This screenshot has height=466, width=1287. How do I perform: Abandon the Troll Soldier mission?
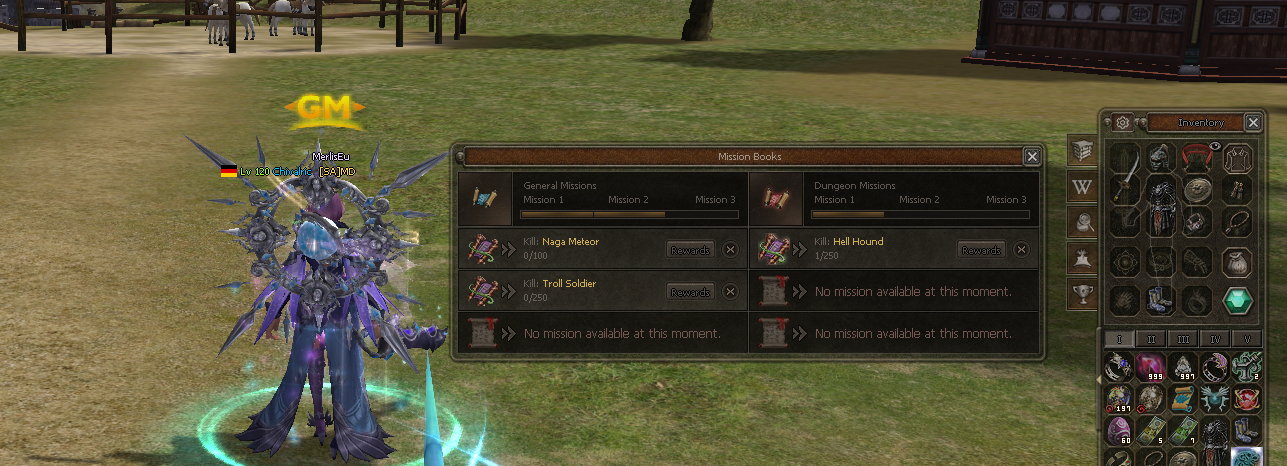730,292
